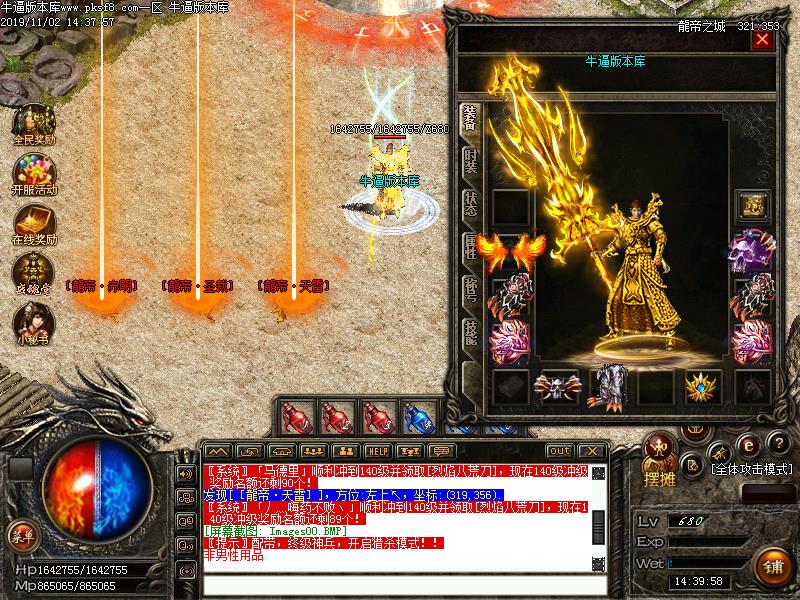Select the winged skull belt slot

click(x=558, y=387)
